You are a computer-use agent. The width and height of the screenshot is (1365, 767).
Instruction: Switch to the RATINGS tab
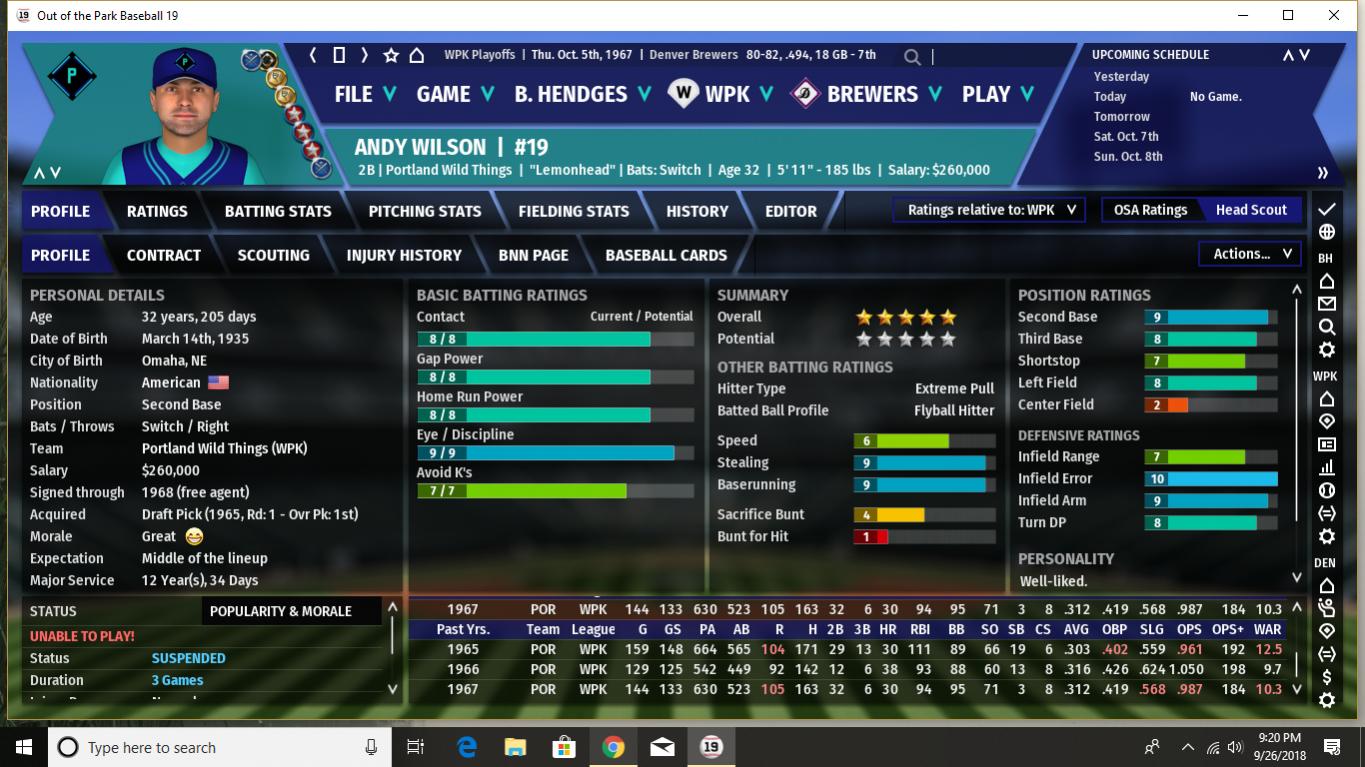click(x=157, y=211)
